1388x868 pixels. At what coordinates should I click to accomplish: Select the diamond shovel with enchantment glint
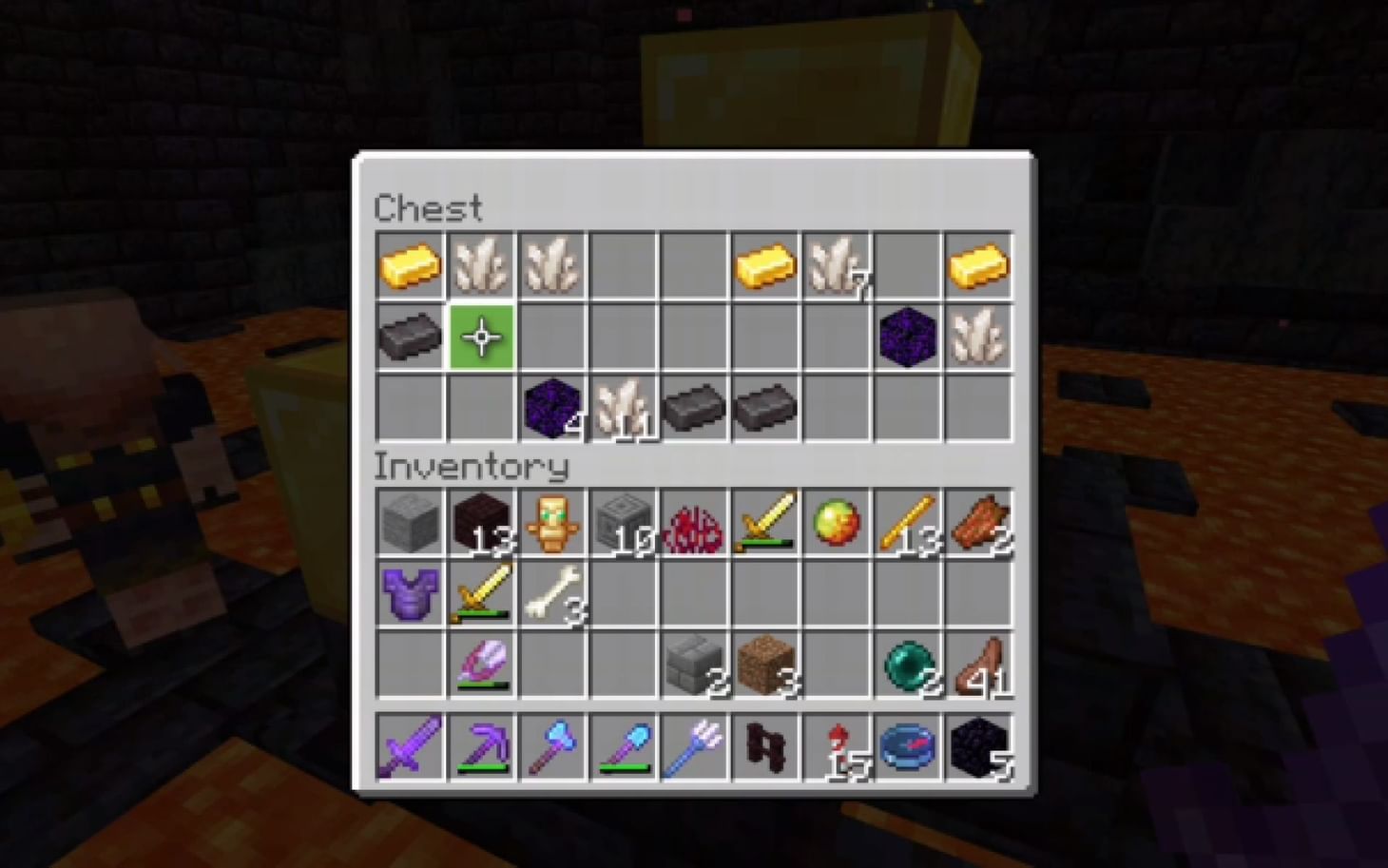625,751
